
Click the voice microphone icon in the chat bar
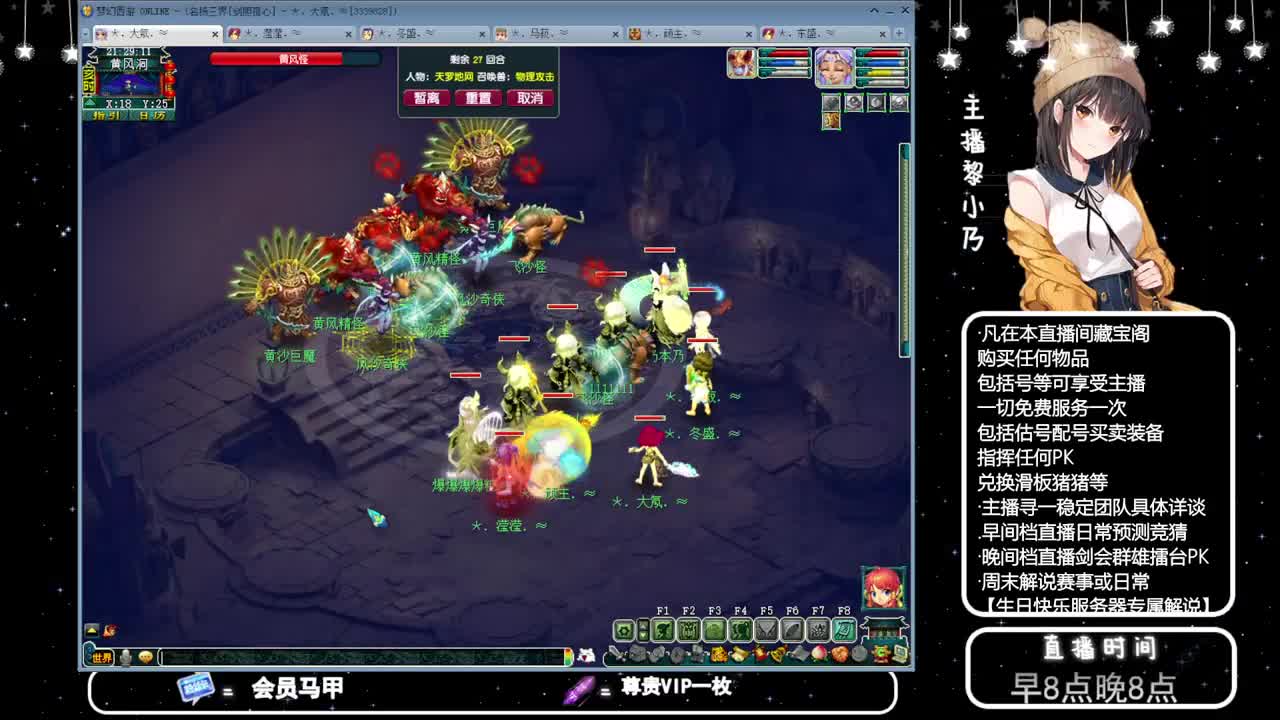click(x=126, y=657)
